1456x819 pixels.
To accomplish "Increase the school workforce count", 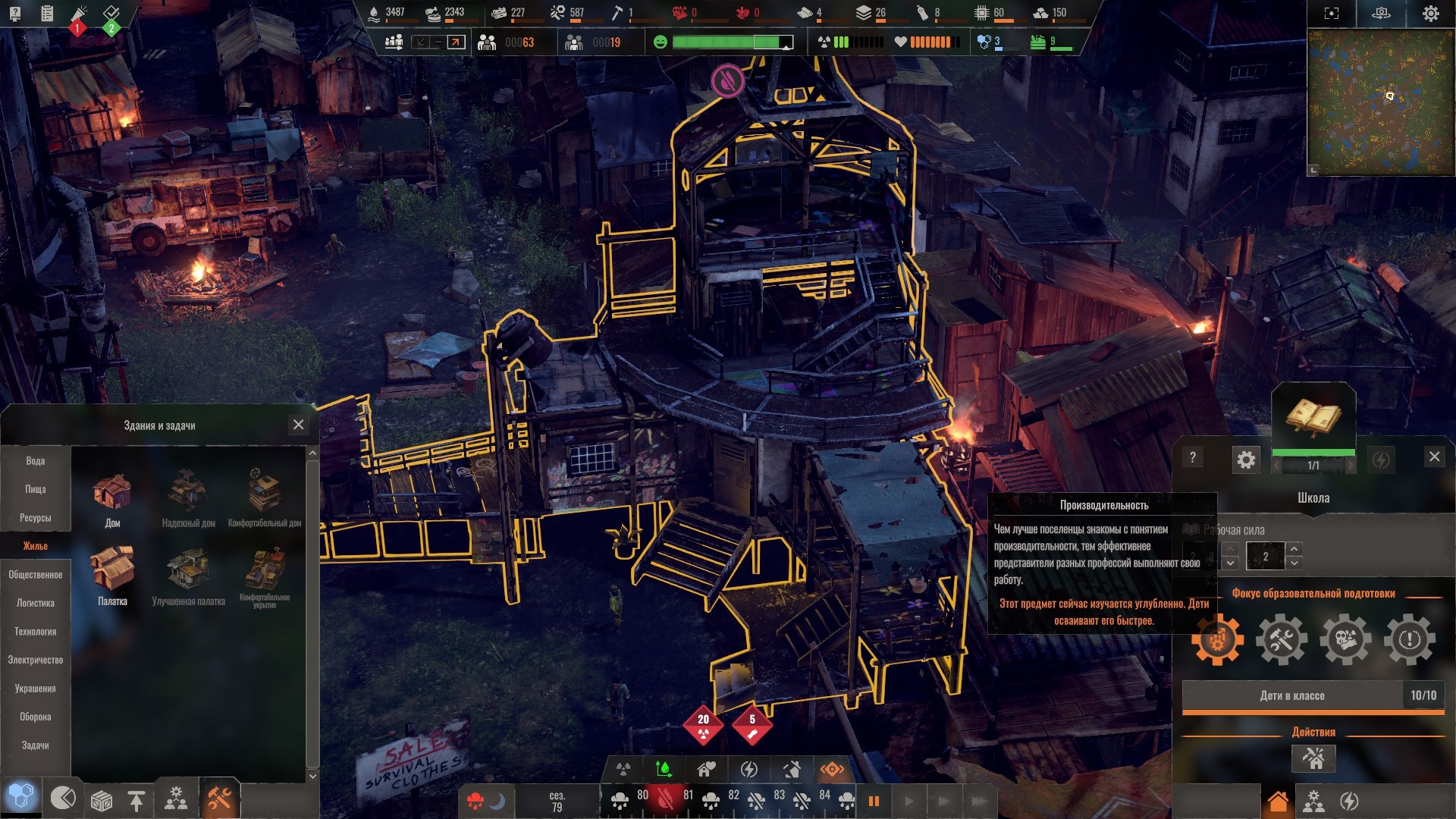I will coord(1294,548).
